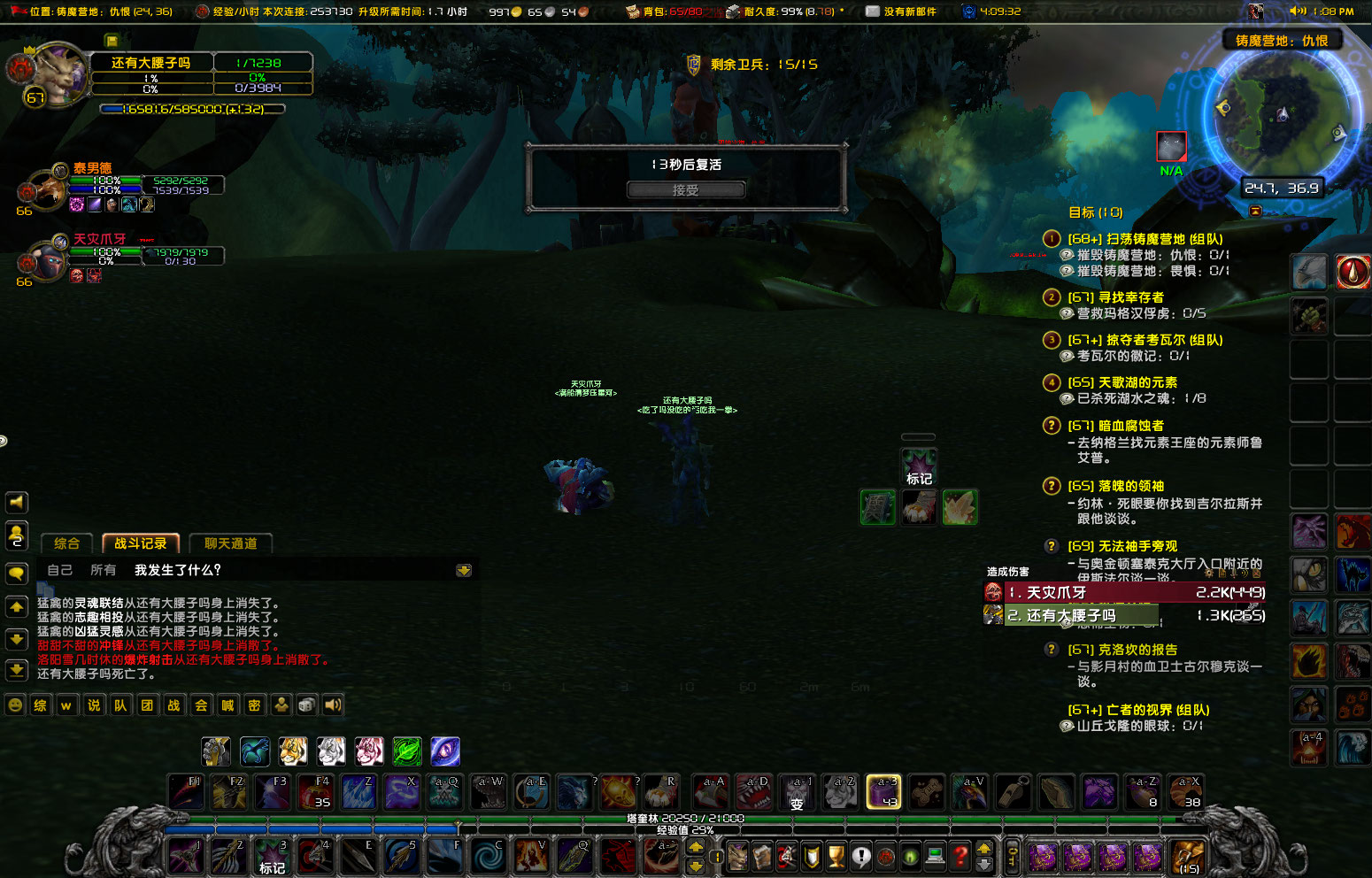Mute chat sound via the speaker icon
The width and height of the screenshot is (1372, 878).
[331, 705]
